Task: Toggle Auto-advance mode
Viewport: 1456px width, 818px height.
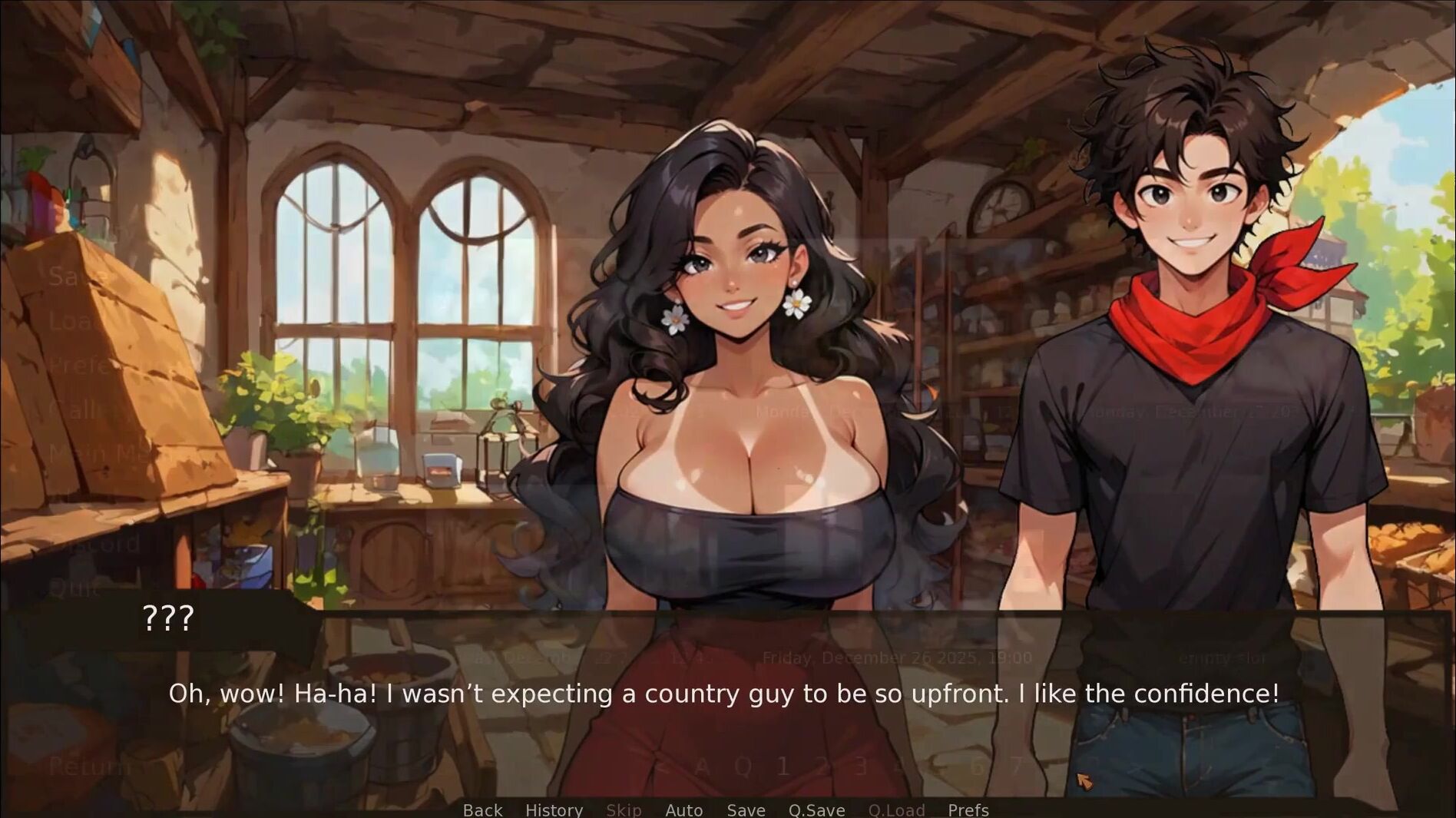Action: coord(683,810)
